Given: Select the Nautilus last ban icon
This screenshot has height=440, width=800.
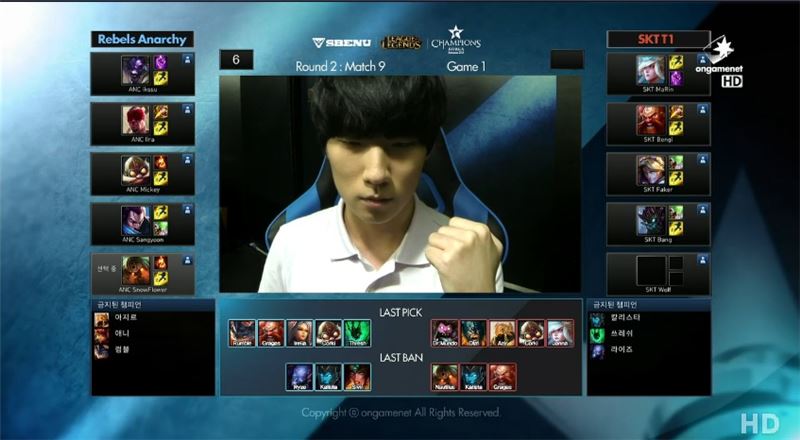Looking at the screenshot, I should (x=446, y=377).
